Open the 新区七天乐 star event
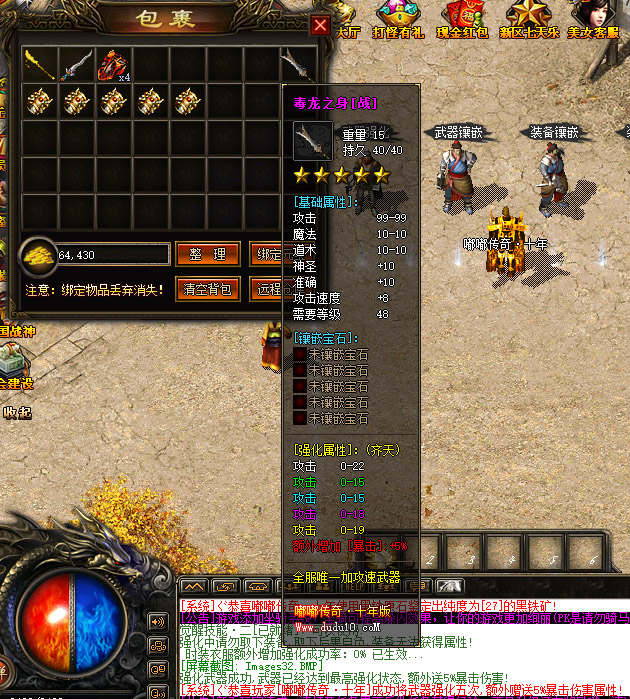Screen dimensions: 630x699 point(525,17)
